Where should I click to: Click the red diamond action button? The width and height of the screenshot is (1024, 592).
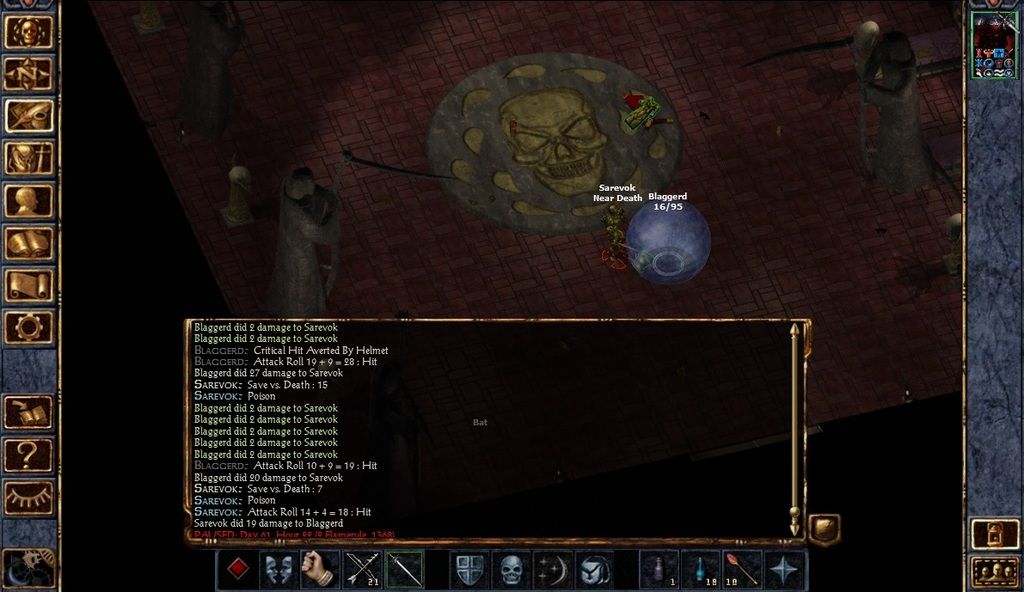point(237,570)
